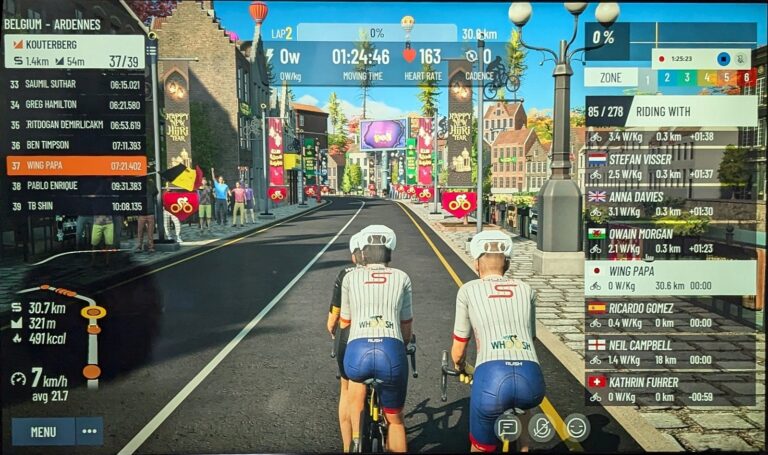
Task: Open the Riding With panel header
Action: pyautogui.click(x=670, y=111)
